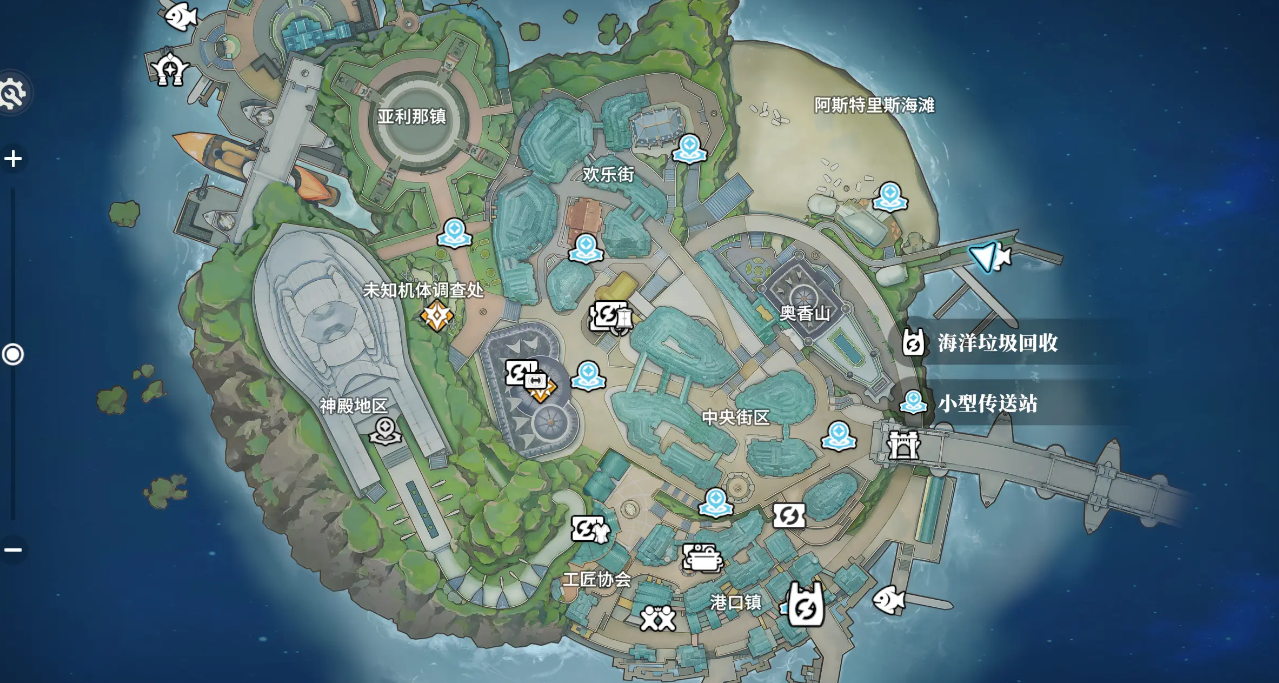The height and width of the screenshot is (683, 1279).
Task: Click the fish marker on the southeast pier
Action: 888,599
